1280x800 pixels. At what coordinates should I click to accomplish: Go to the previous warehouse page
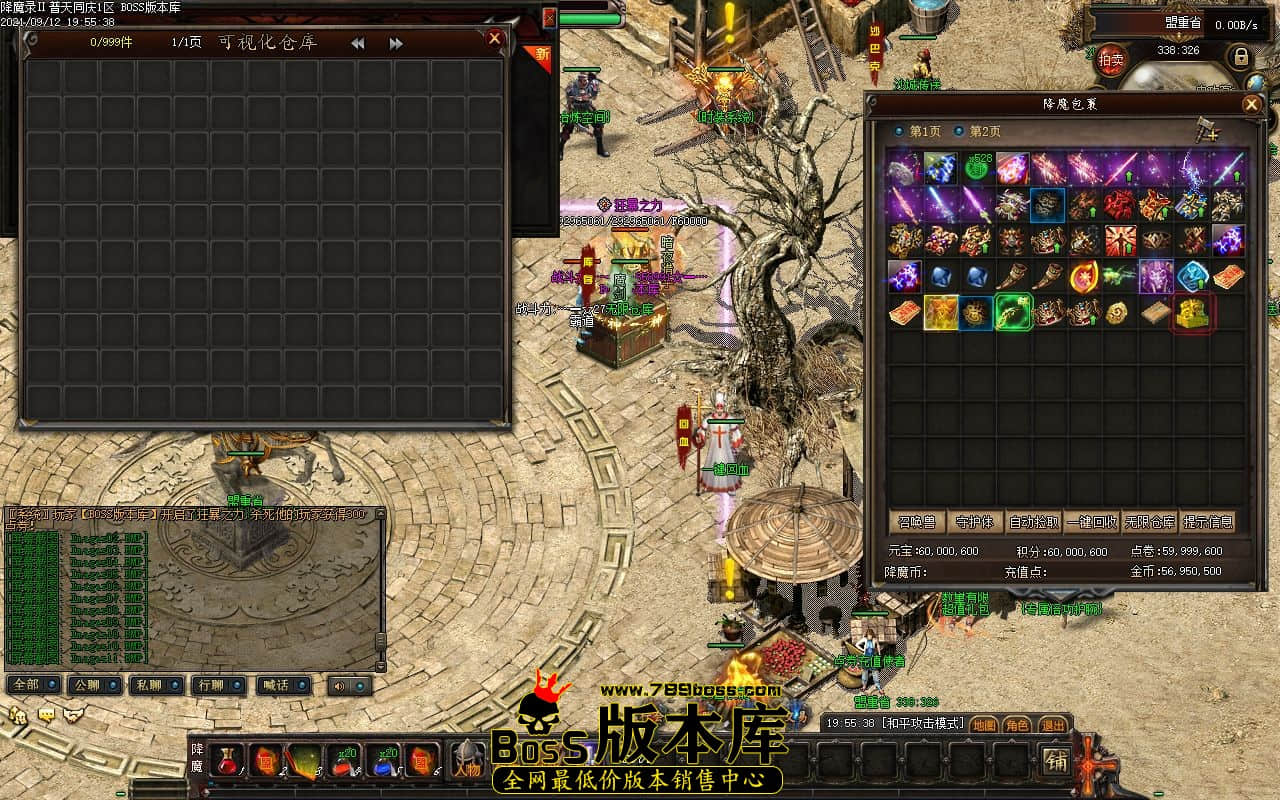tap(357, 44)
